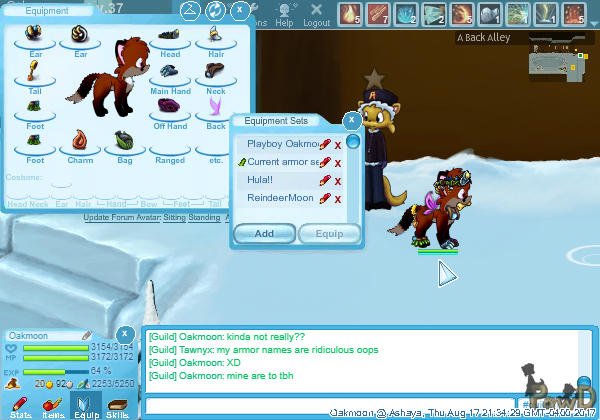
Task: Edit the ReindeerMoon set with its pencil icon
Action: click(324, 198)
